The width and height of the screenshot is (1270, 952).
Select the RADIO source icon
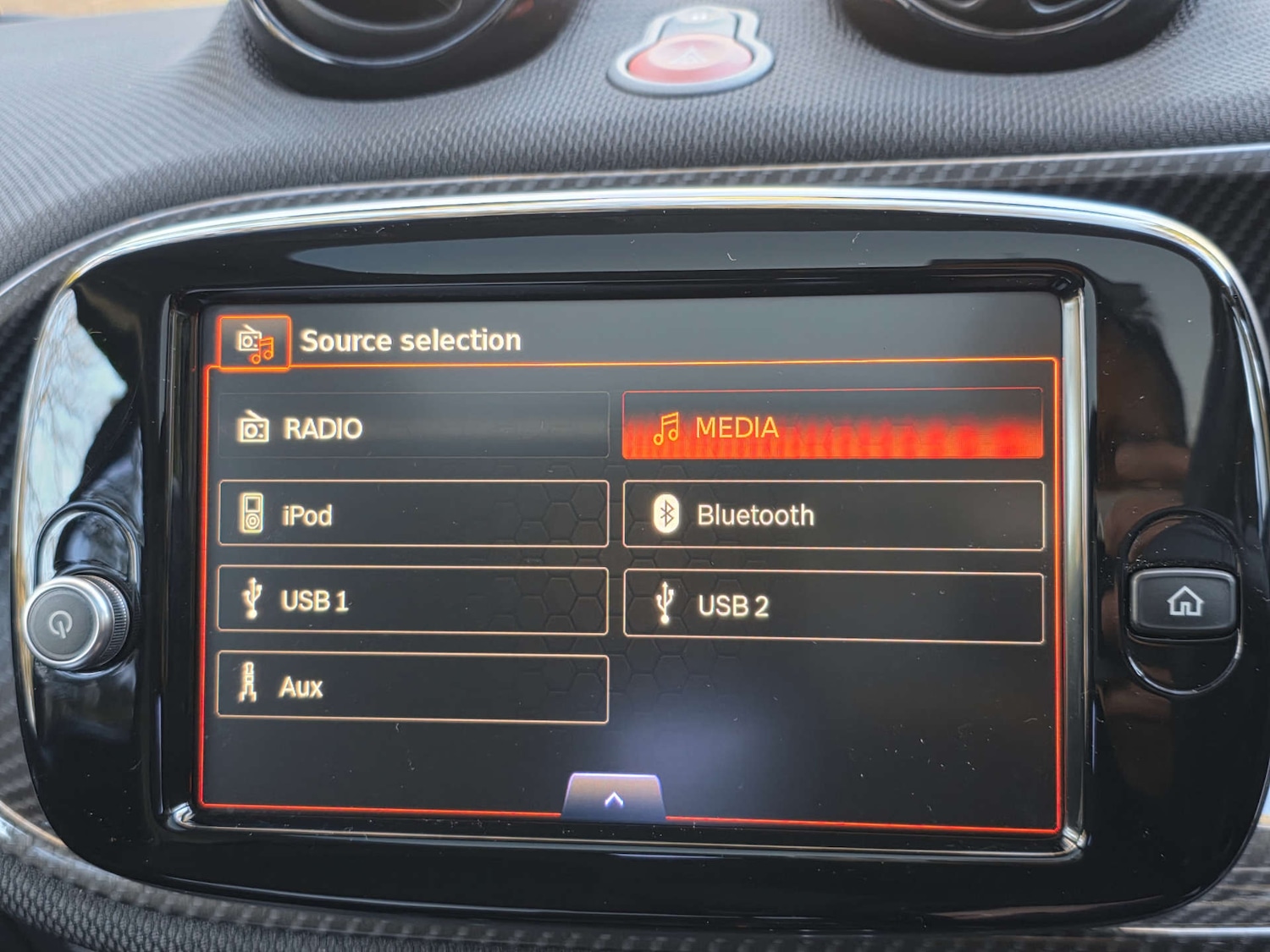tap(253, 428)
